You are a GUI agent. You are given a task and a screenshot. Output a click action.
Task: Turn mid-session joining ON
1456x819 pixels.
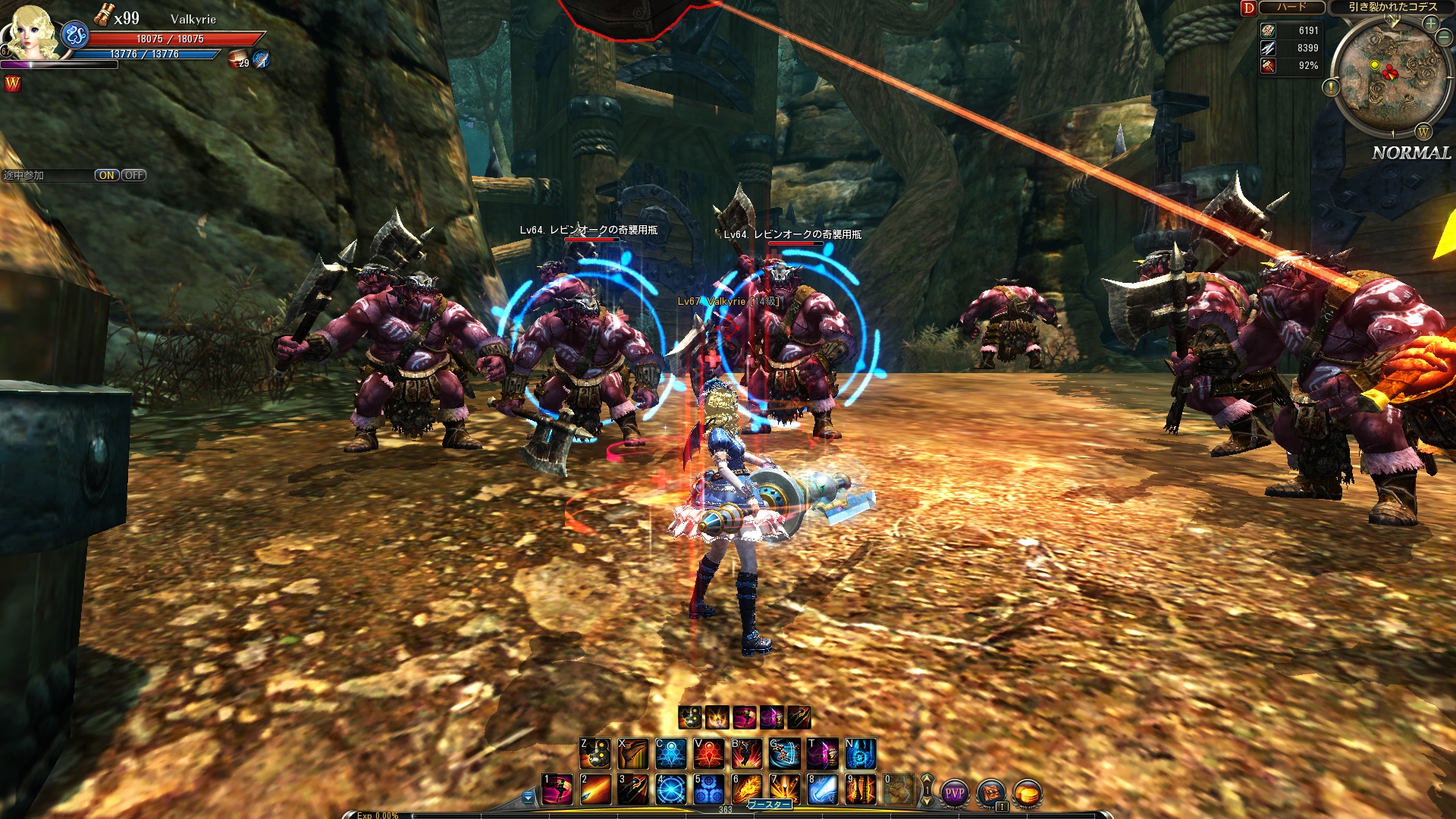pos(106,175)
